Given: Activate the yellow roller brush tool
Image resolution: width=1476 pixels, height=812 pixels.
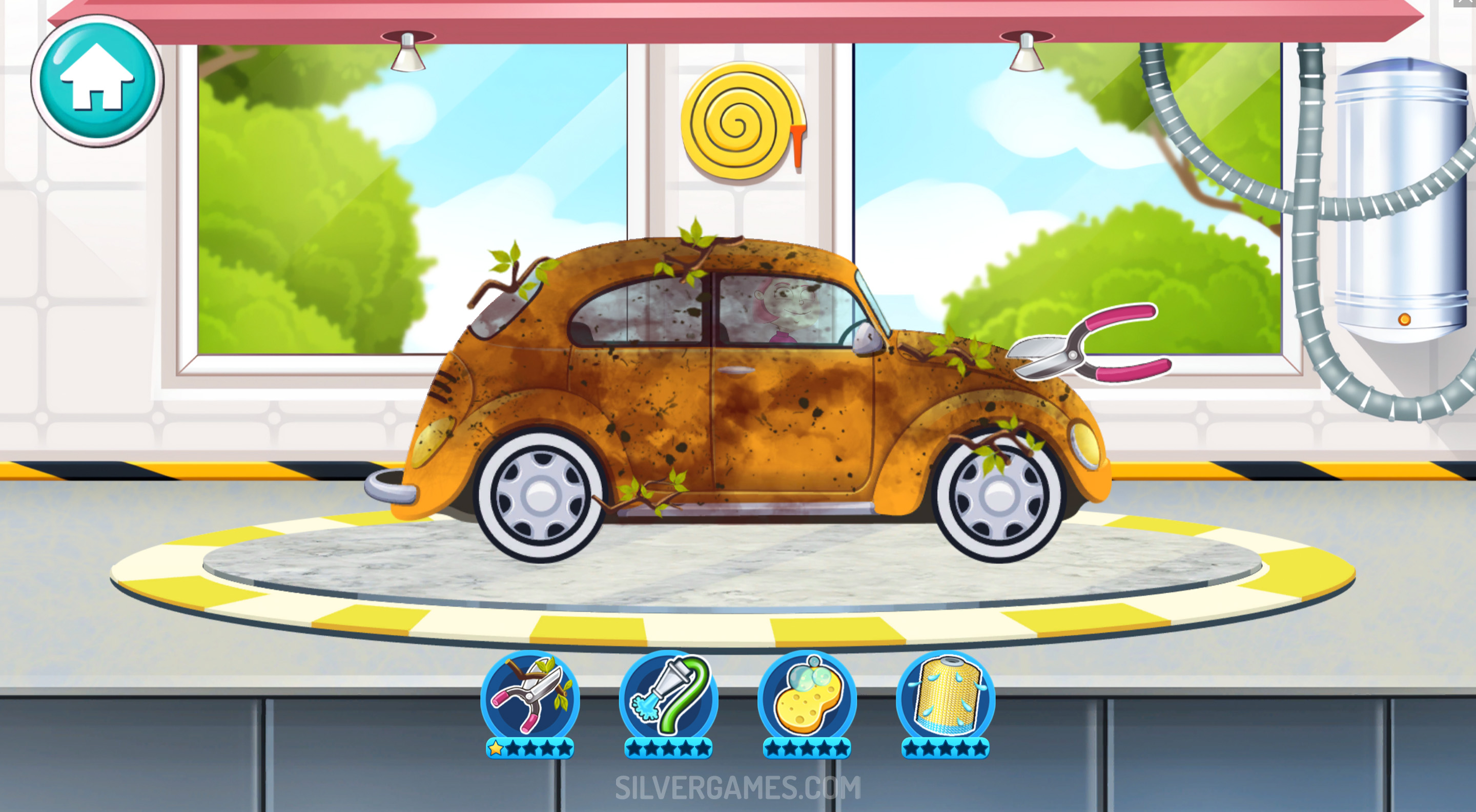Looking at the screenshot, I should (x=946, y=697).
